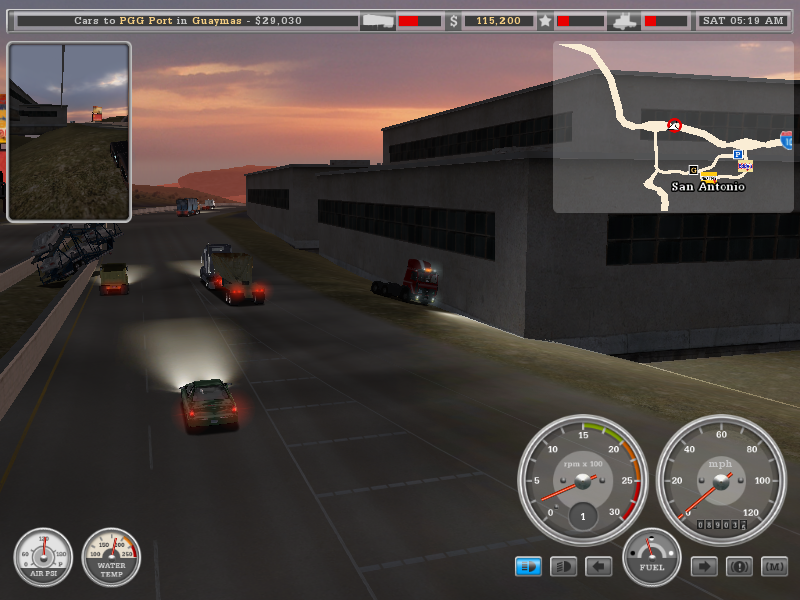Viewport: 800px width, 600px height.
Task: Select the blue parking marker on minimap
Action: 737,155
